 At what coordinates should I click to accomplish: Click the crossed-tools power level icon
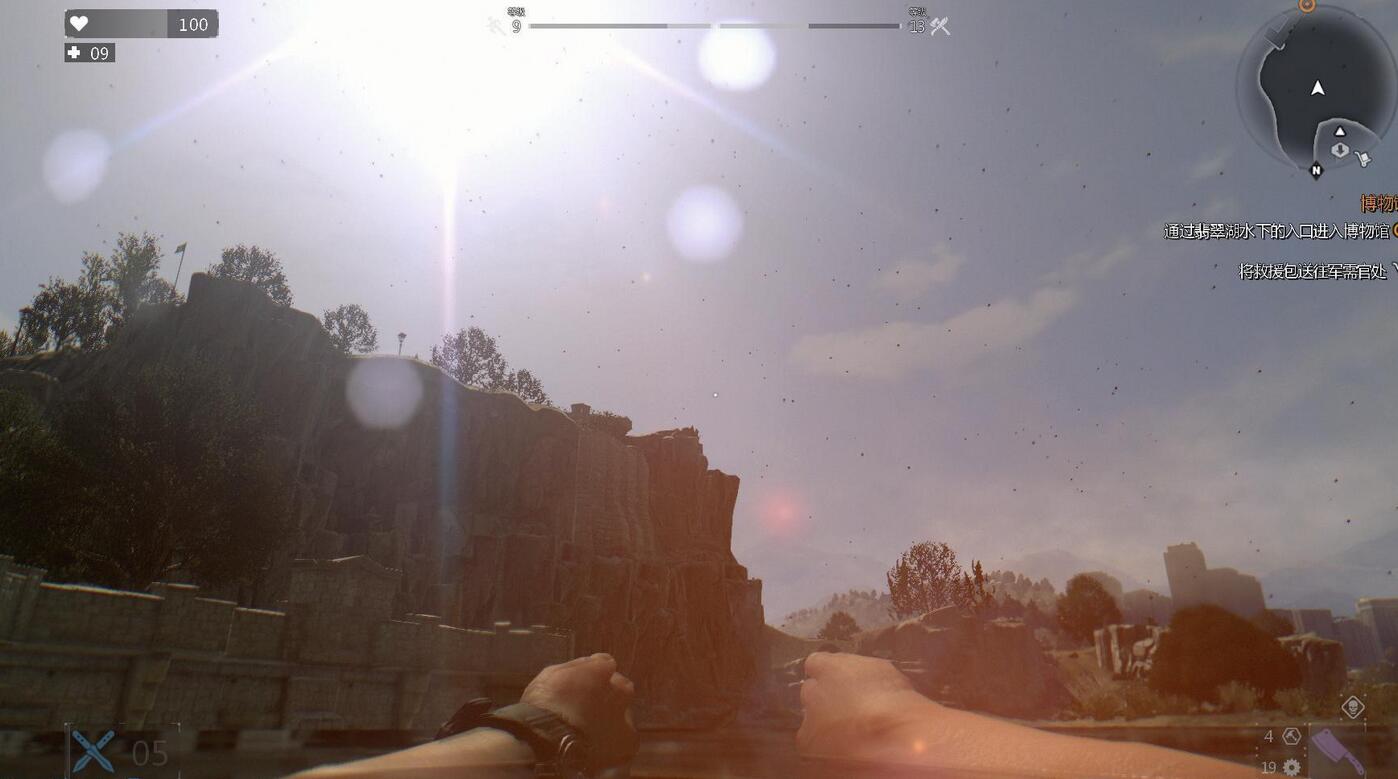tap(940, 26)
